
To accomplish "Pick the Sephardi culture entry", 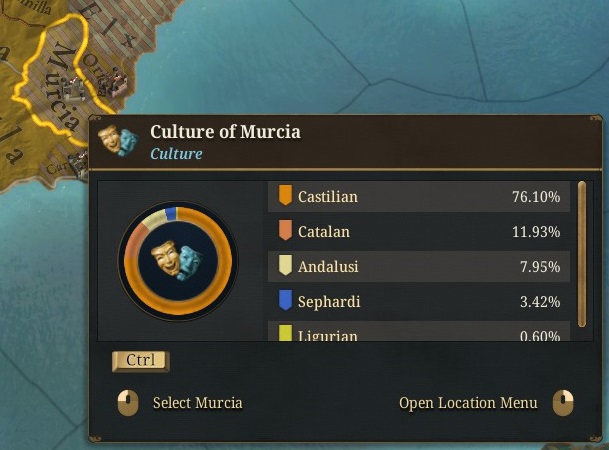I will 419,302.
